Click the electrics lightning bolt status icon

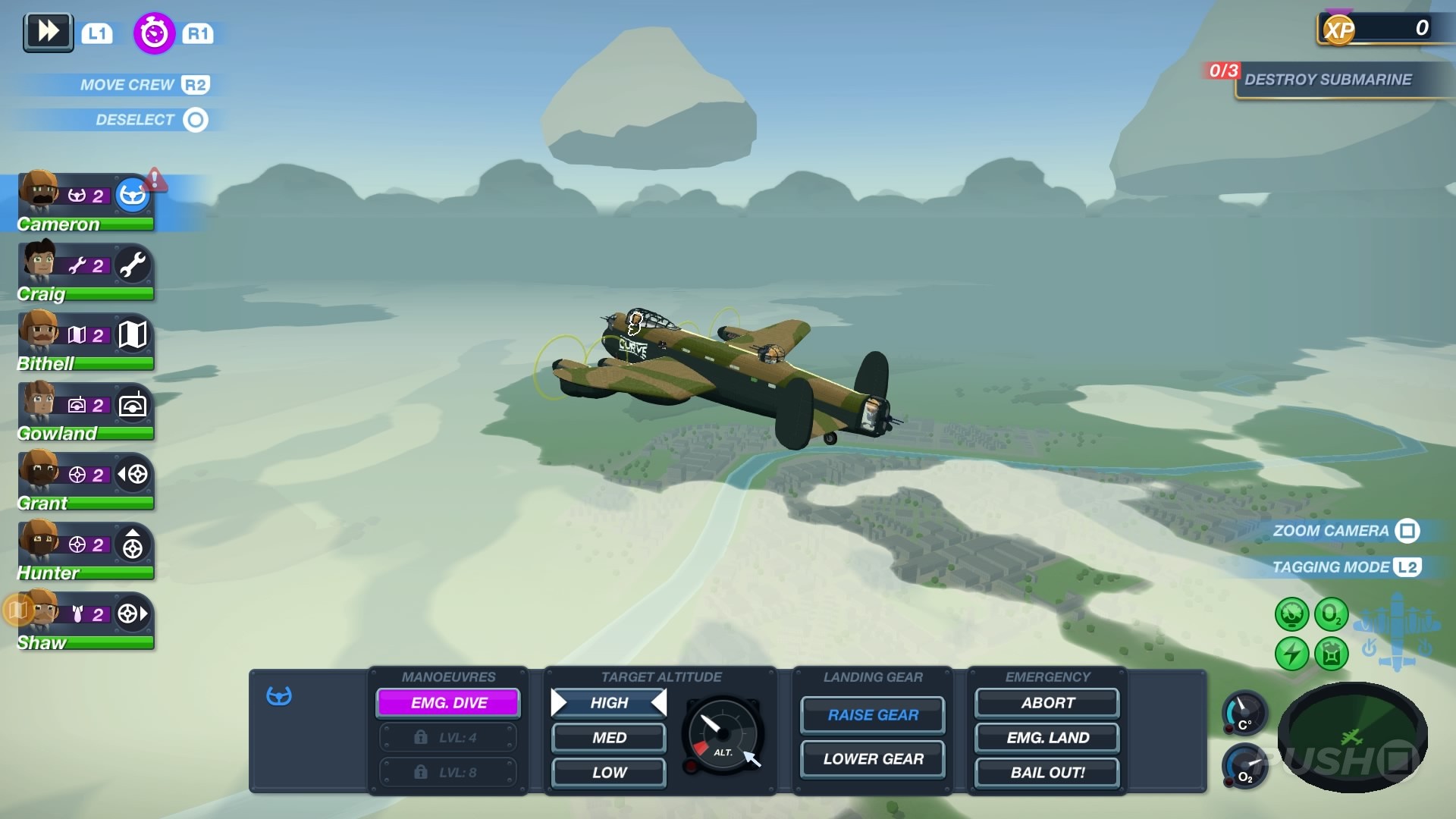click(x=1293, y=653)
